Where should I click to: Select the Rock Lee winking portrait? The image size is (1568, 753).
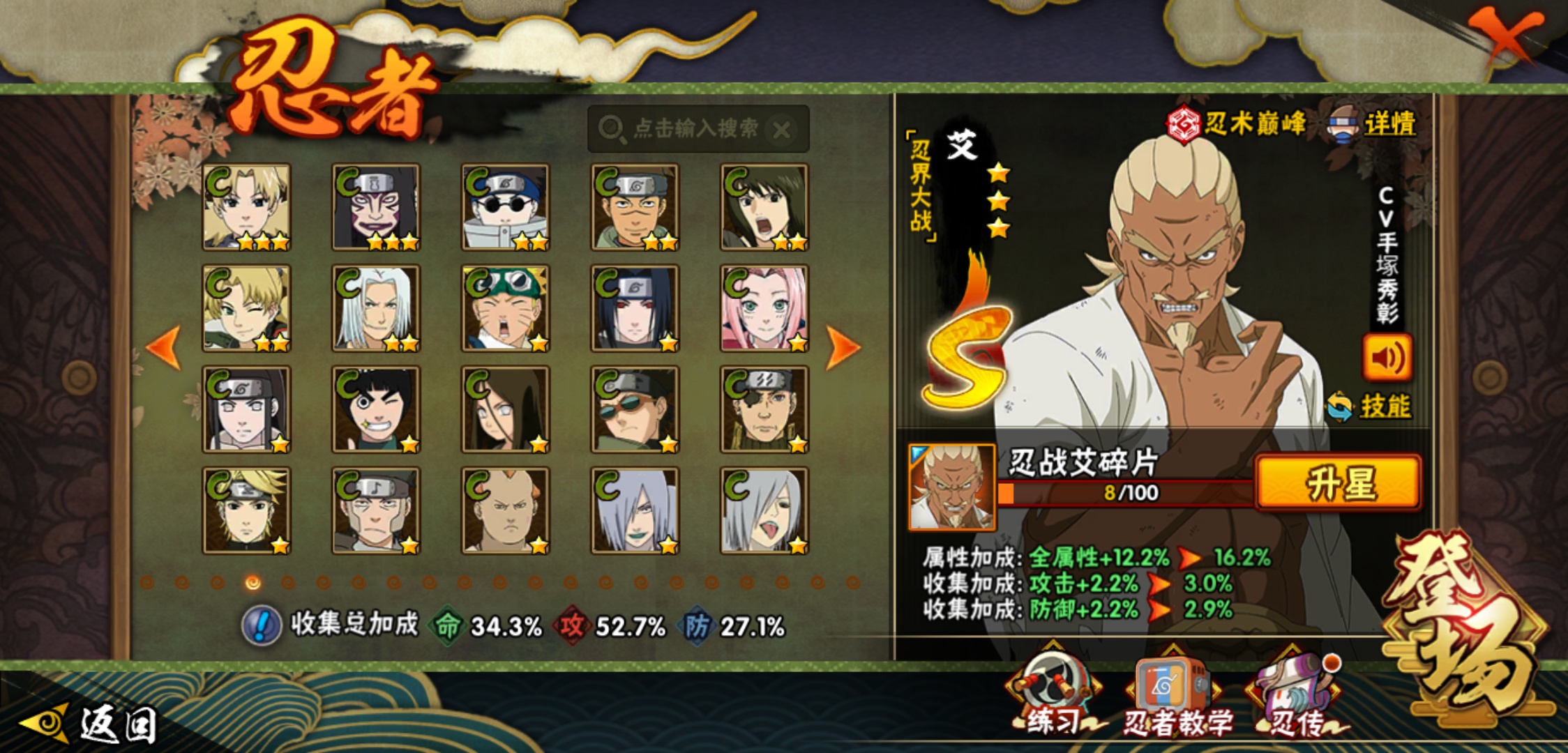376,409
